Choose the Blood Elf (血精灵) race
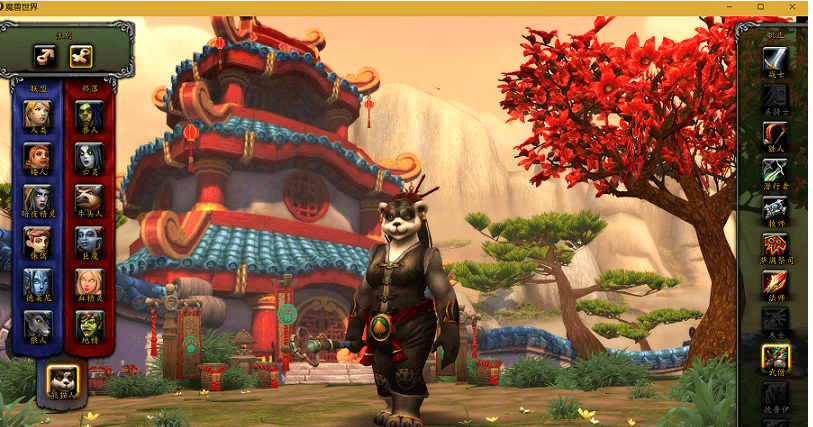 (x=89, y=282)
